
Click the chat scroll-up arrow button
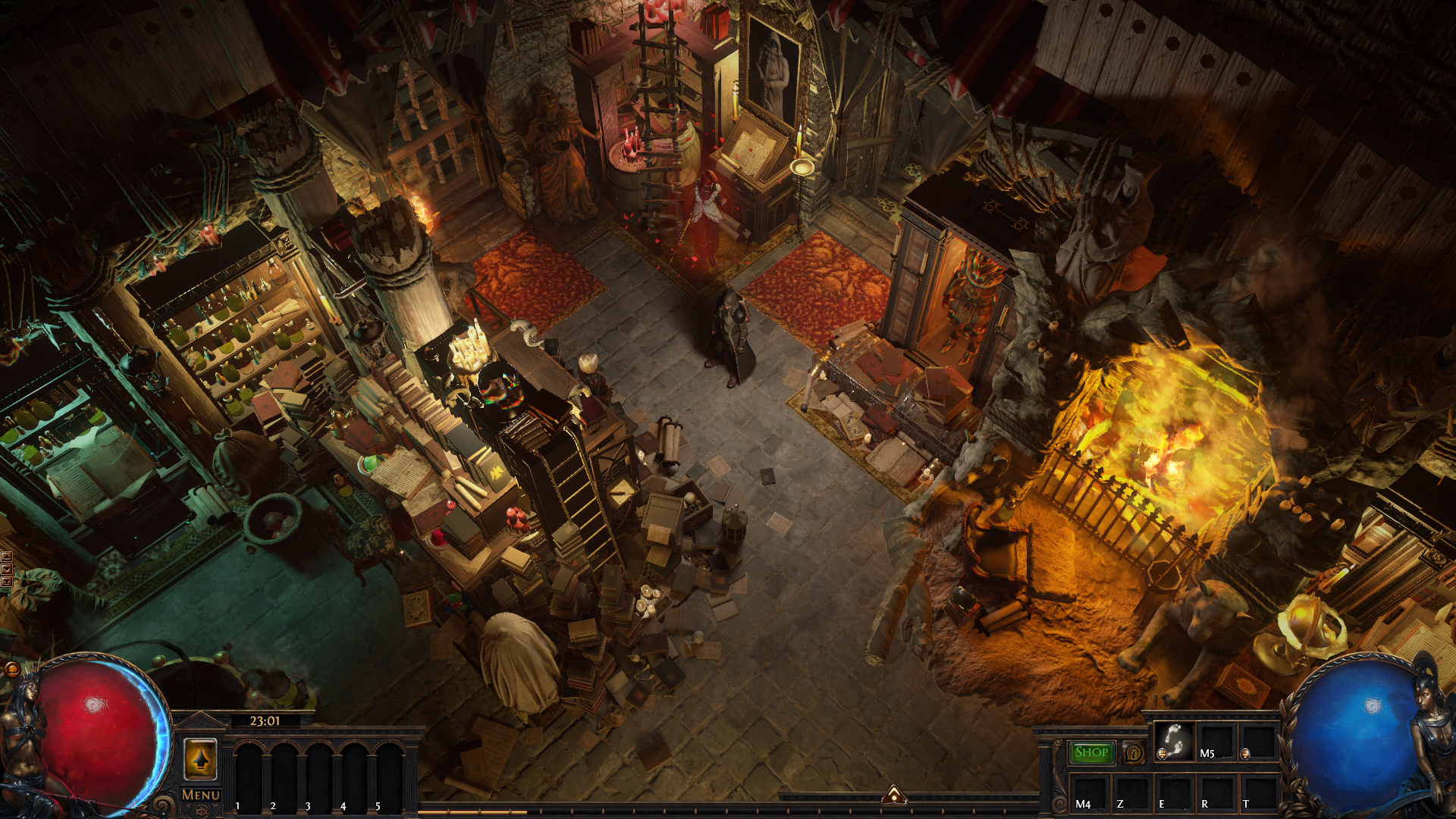[7, 557]
